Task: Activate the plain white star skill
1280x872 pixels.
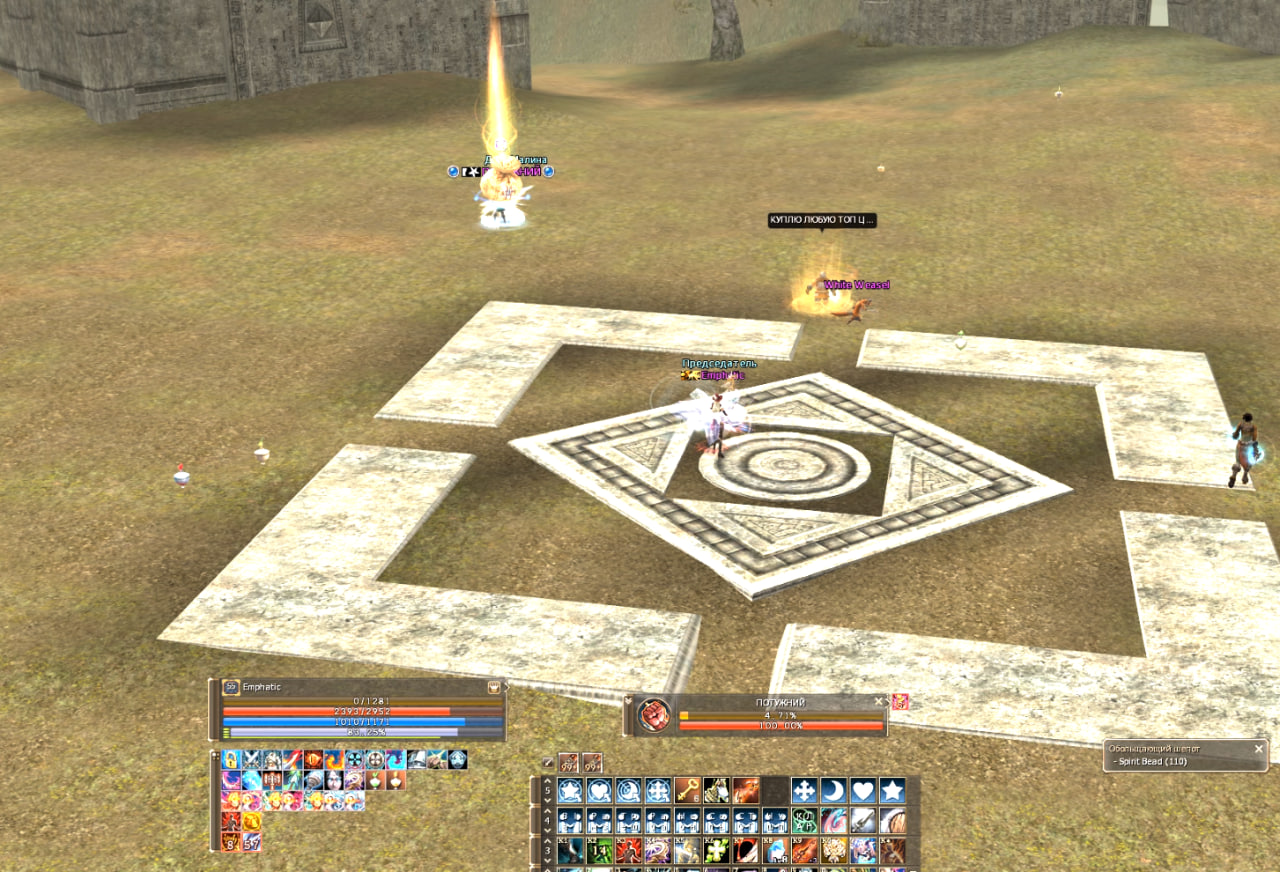Action: [892, 791]
